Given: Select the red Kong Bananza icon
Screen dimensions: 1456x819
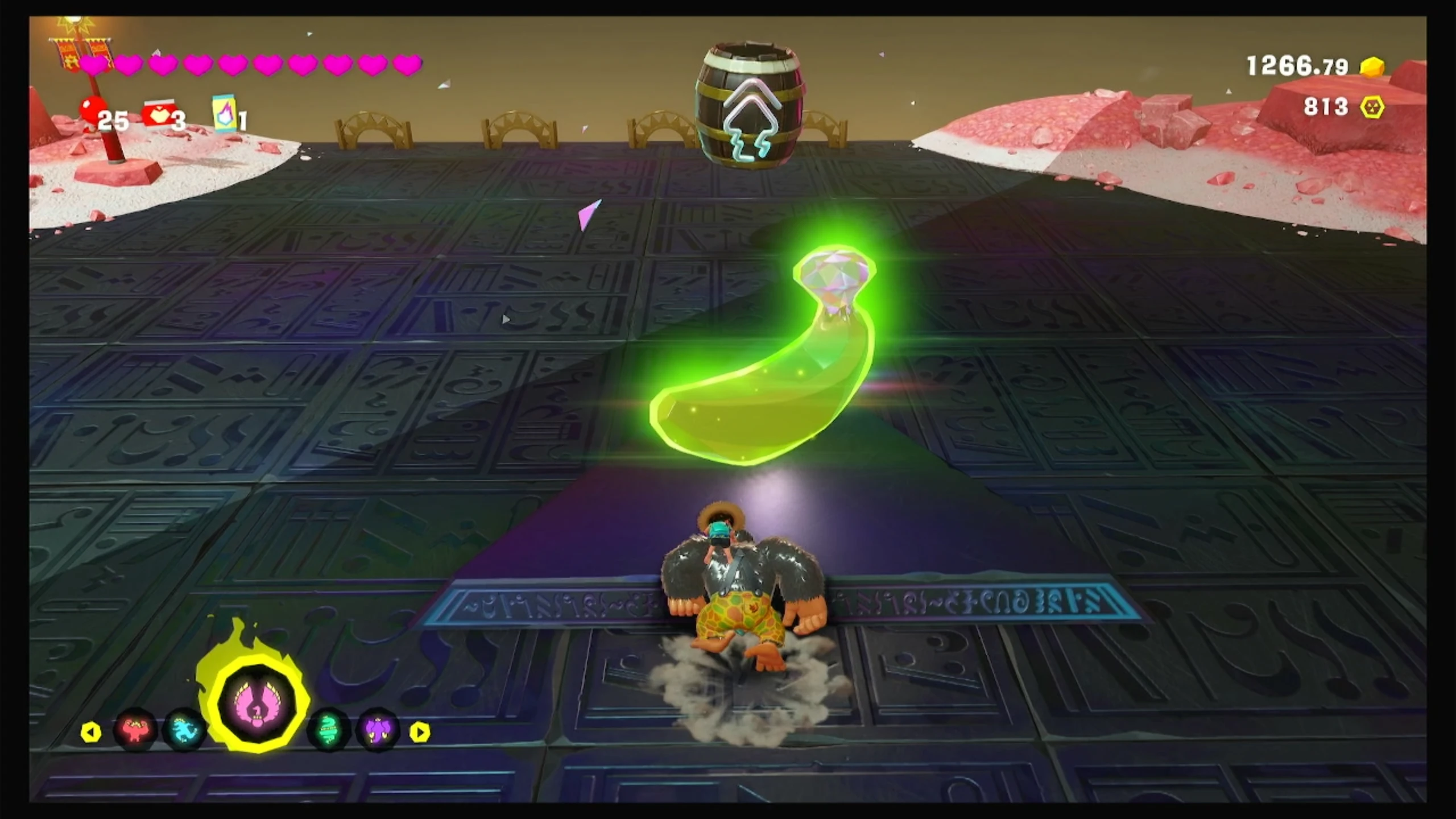Looking at the screenshot, I should [x=135, y=729].
